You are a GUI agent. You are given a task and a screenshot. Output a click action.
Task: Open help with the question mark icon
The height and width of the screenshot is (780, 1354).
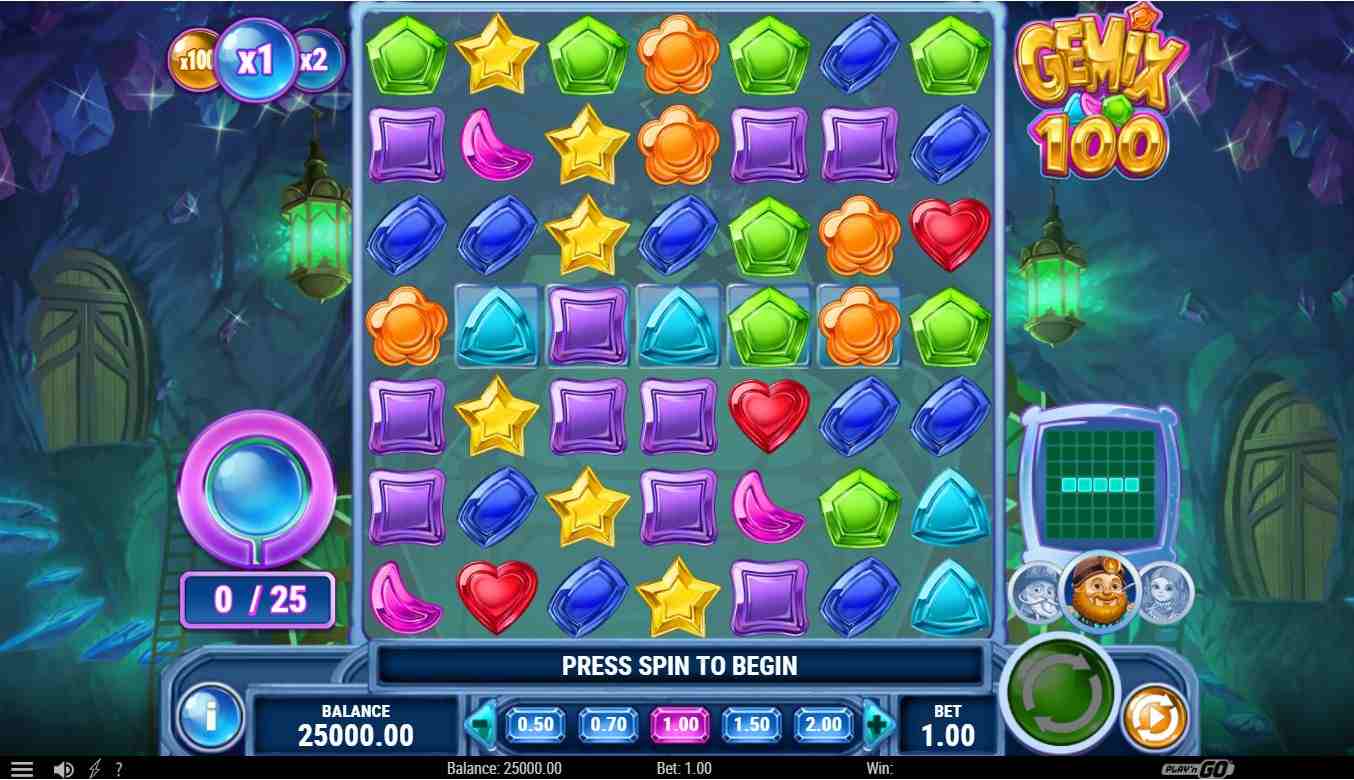(119, 769)
